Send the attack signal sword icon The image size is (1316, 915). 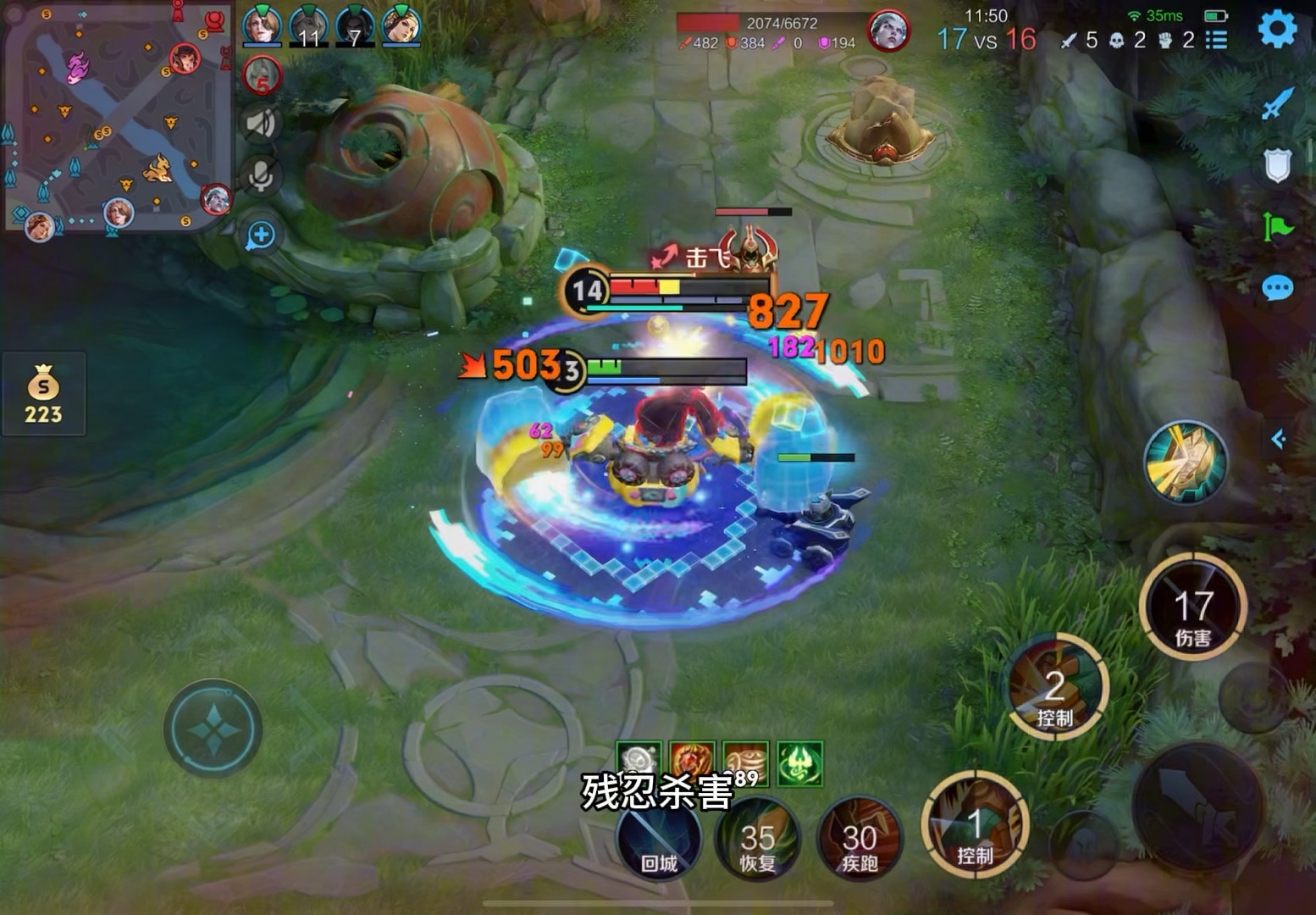(x=1277, y=104)
